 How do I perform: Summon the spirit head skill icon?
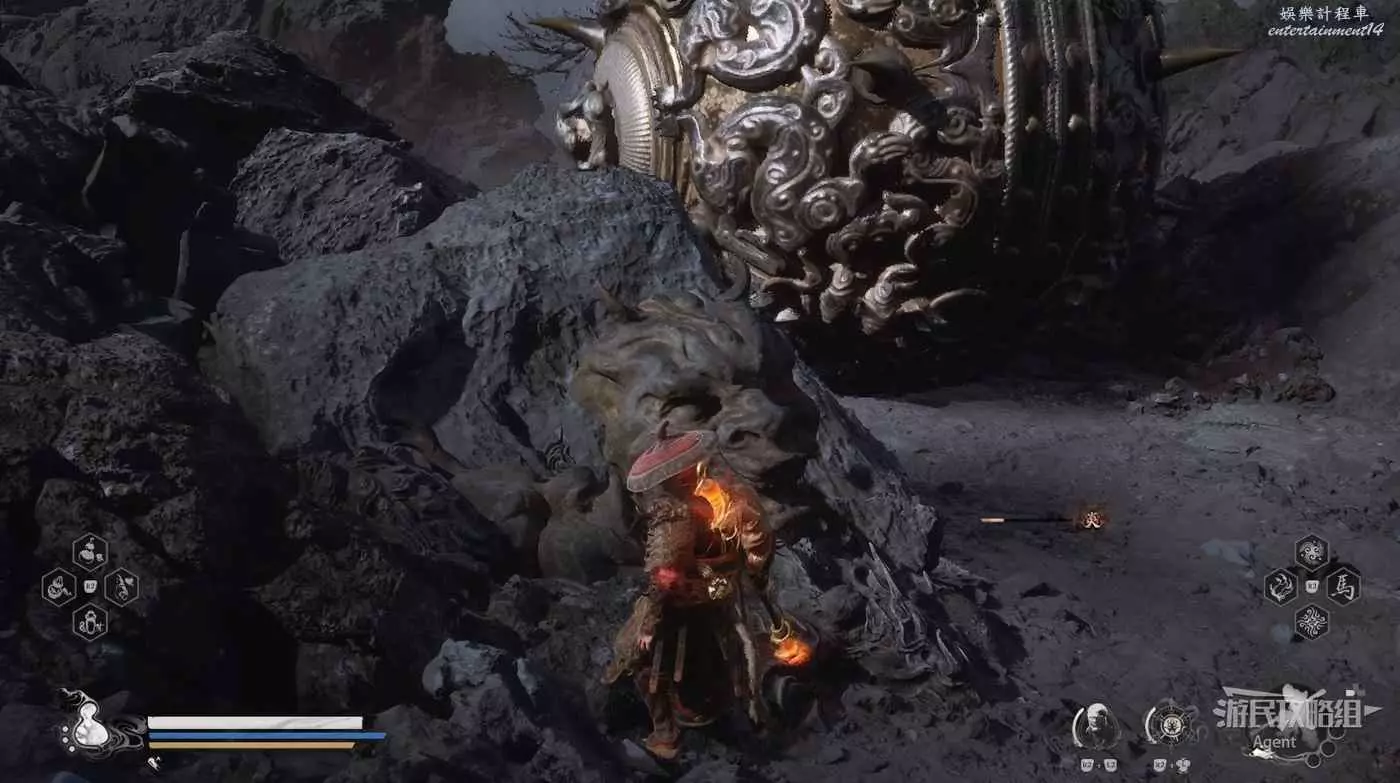coord(1097,727)
